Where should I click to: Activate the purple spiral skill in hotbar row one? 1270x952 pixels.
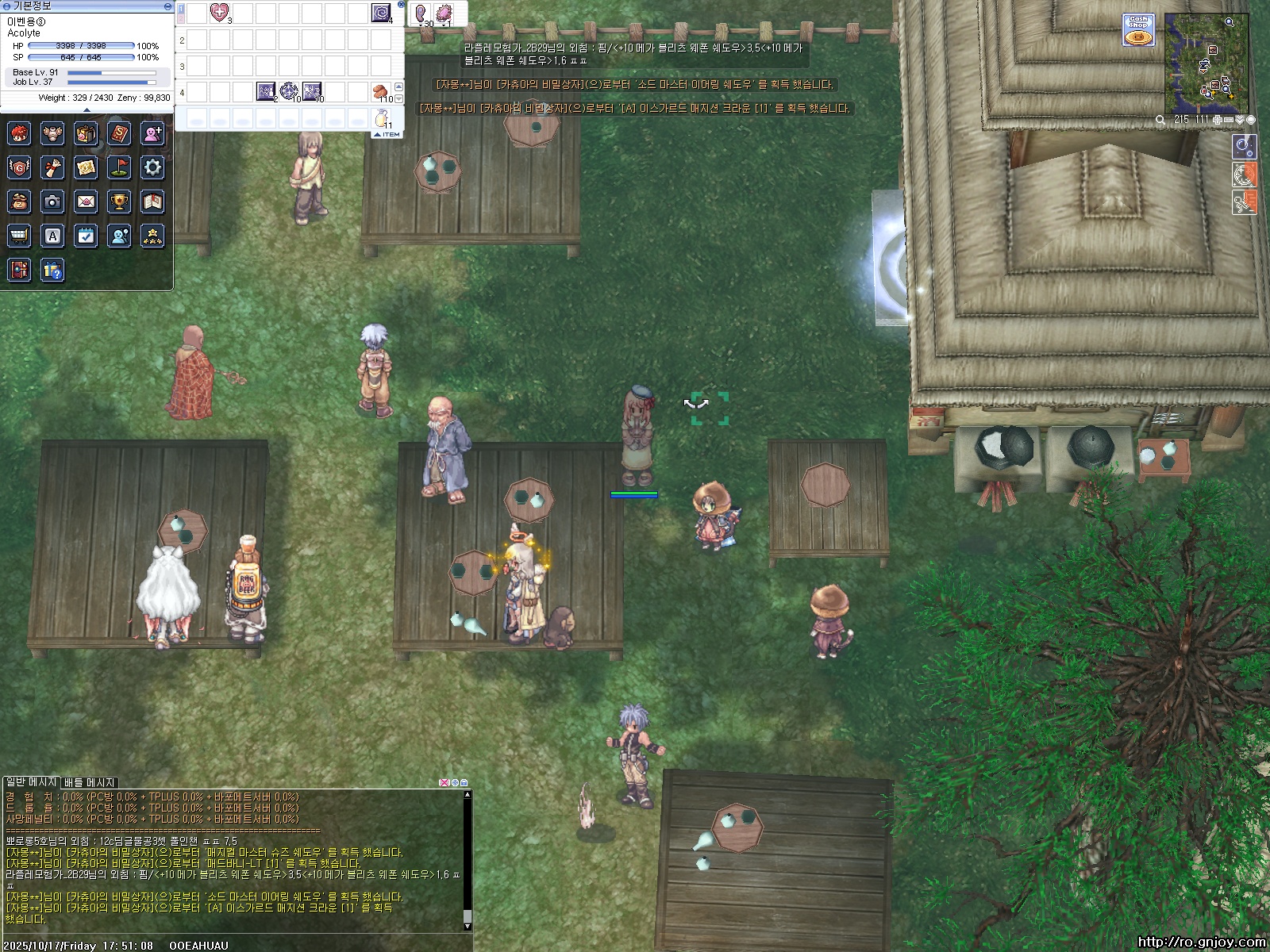(x=381, y=13)
